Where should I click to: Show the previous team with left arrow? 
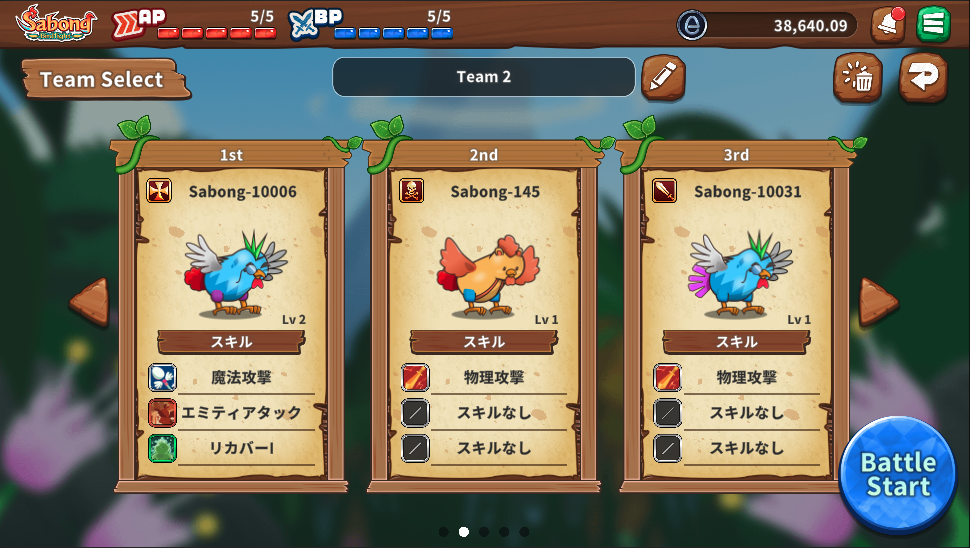(x=89, y=302)
